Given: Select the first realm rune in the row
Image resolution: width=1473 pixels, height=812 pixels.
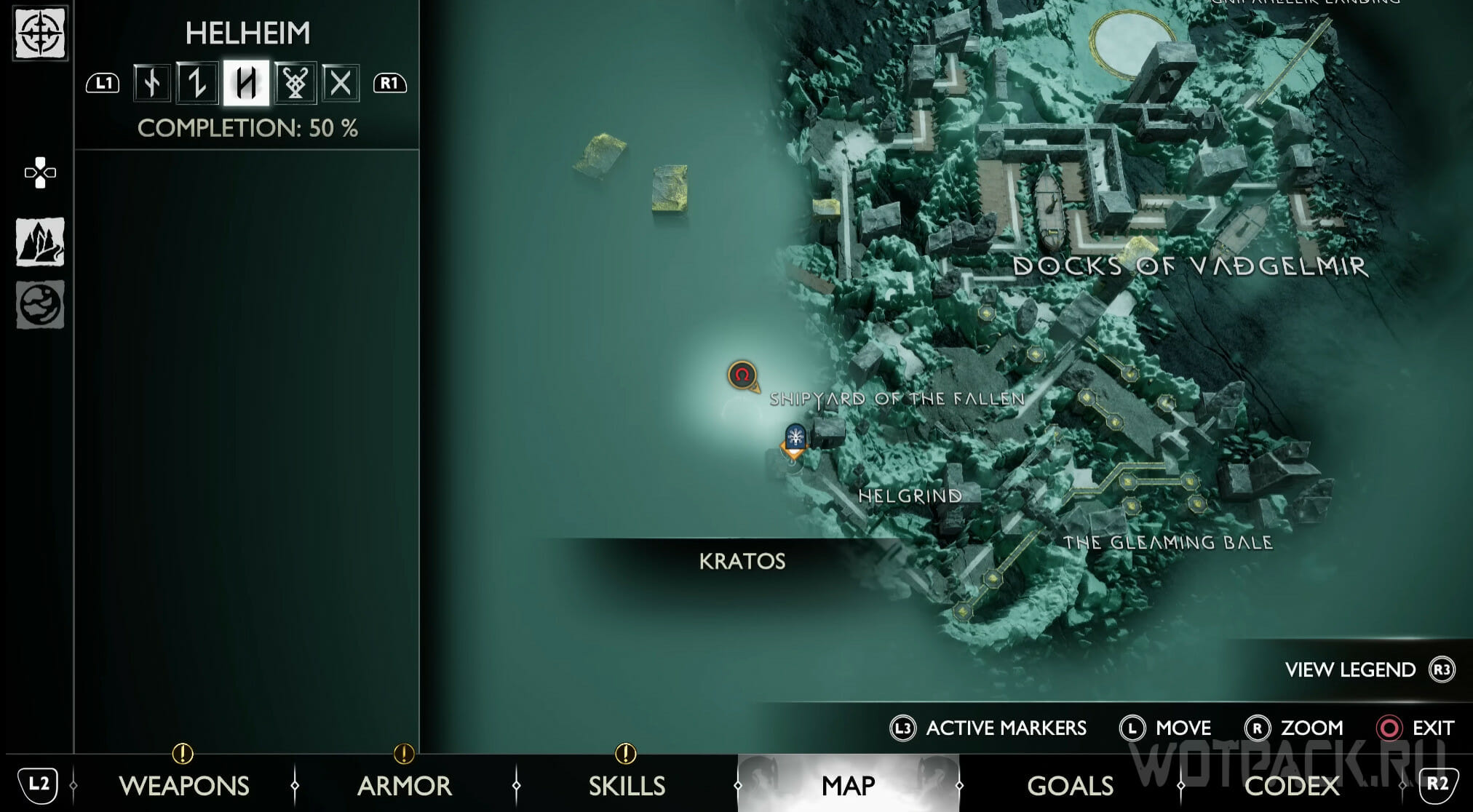Looking at the screenshot, I should pyautogui.click(x=152, y=83).
